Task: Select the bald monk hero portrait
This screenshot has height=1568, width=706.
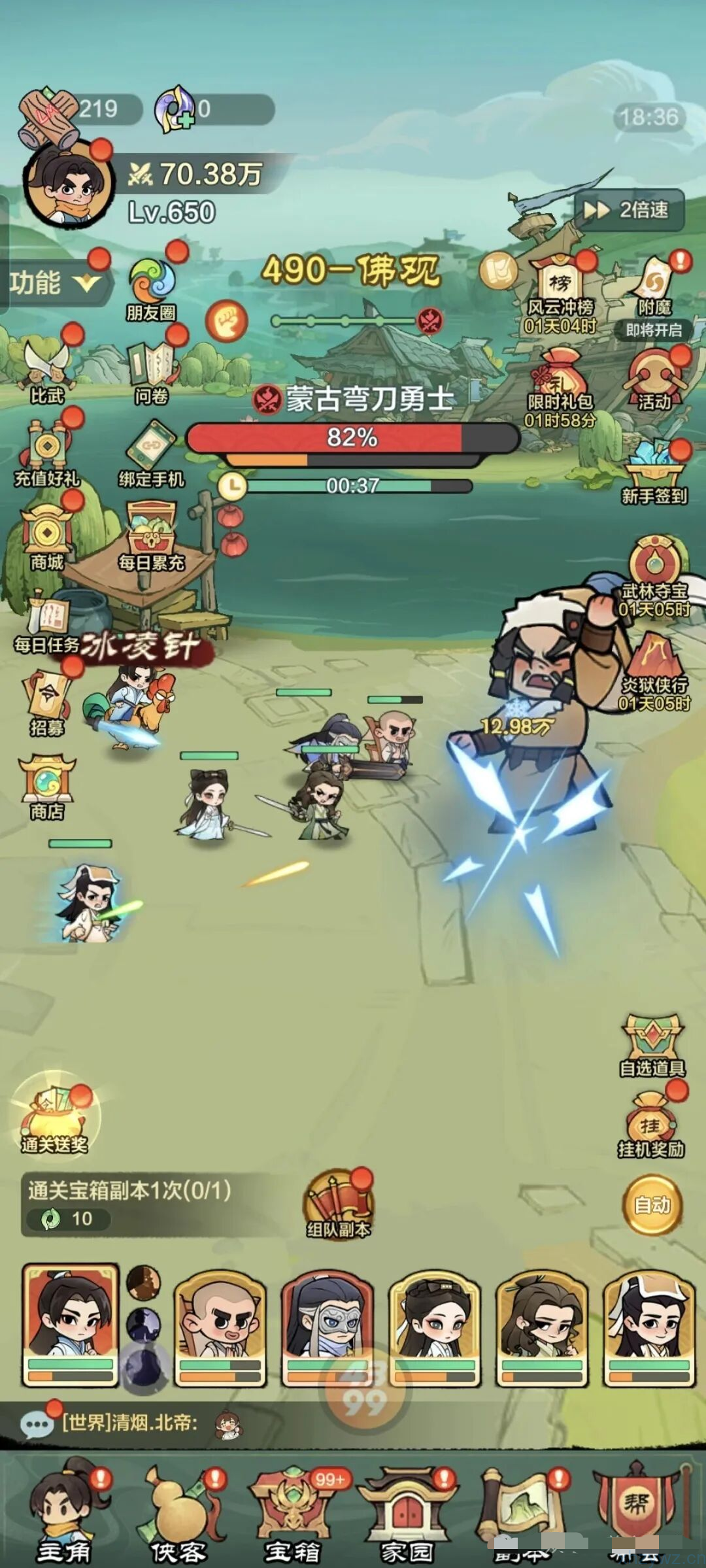Action: point(220,1327)
